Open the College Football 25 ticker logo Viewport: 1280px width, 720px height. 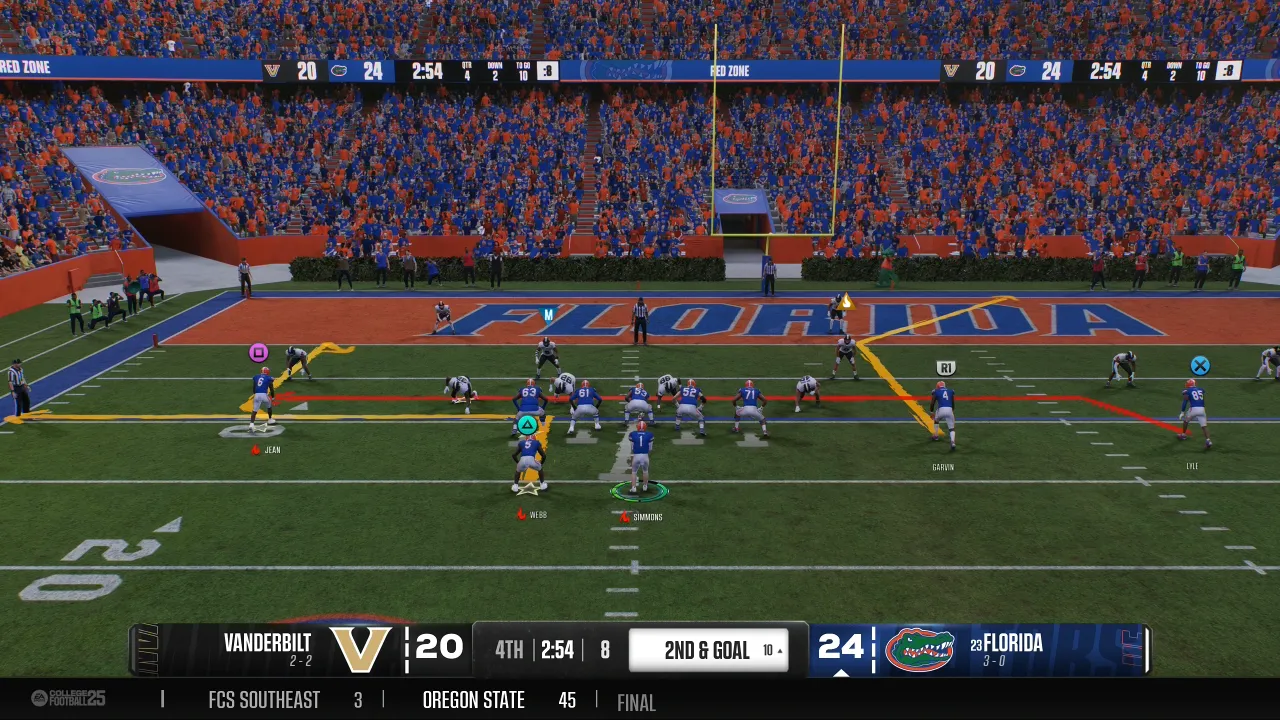pos(68,698)
